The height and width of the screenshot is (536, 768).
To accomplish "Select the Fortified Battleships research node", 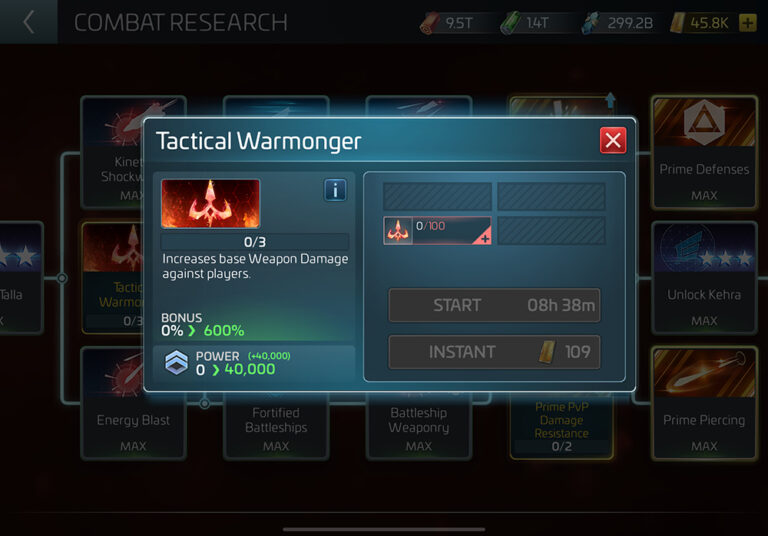I will [276, 425].
